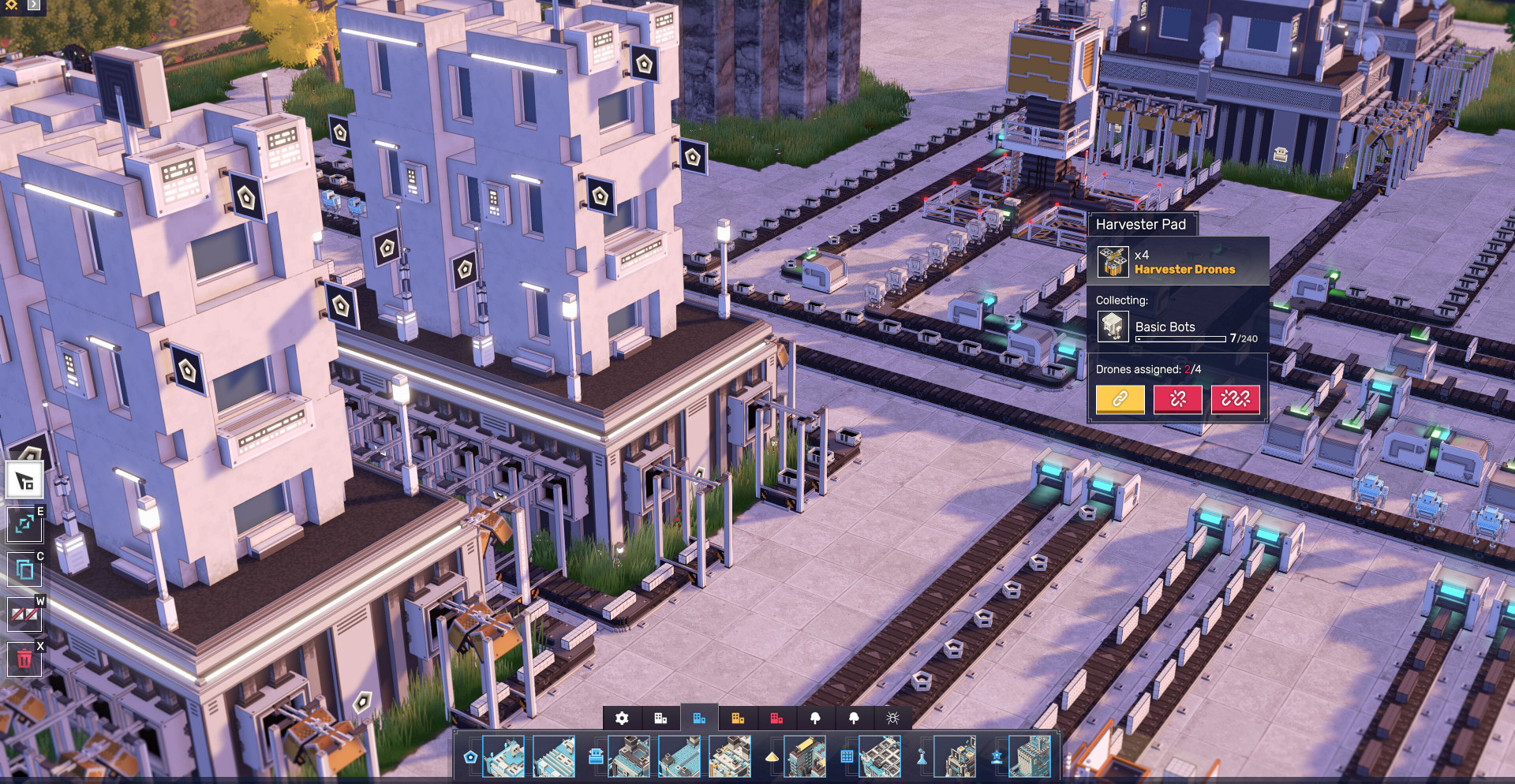Switch to the yellow buildings tab
This screenshot has width=1515, height=784.
tap(738, 718)
